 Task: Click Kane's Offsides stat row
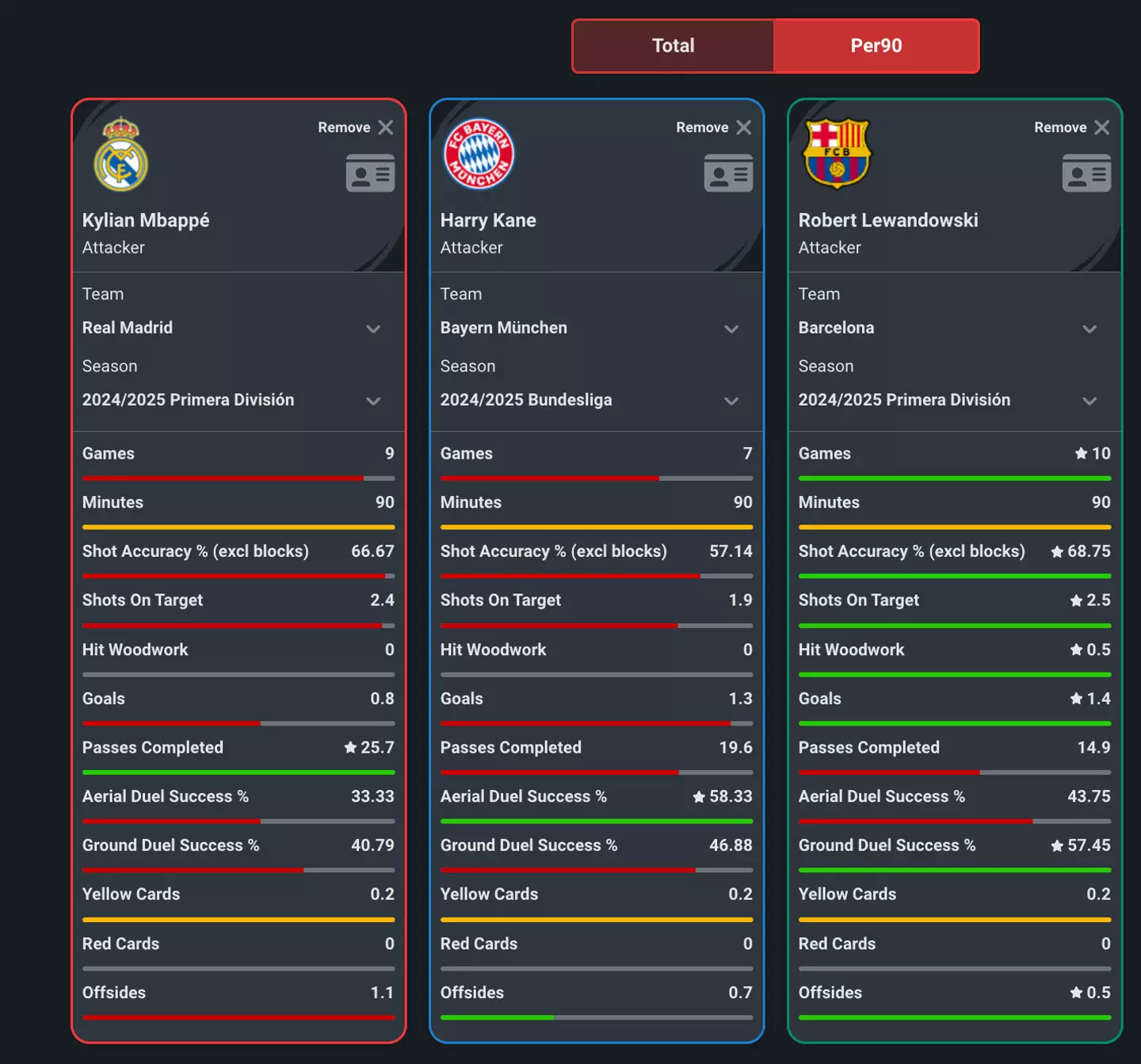coord(597,993)
